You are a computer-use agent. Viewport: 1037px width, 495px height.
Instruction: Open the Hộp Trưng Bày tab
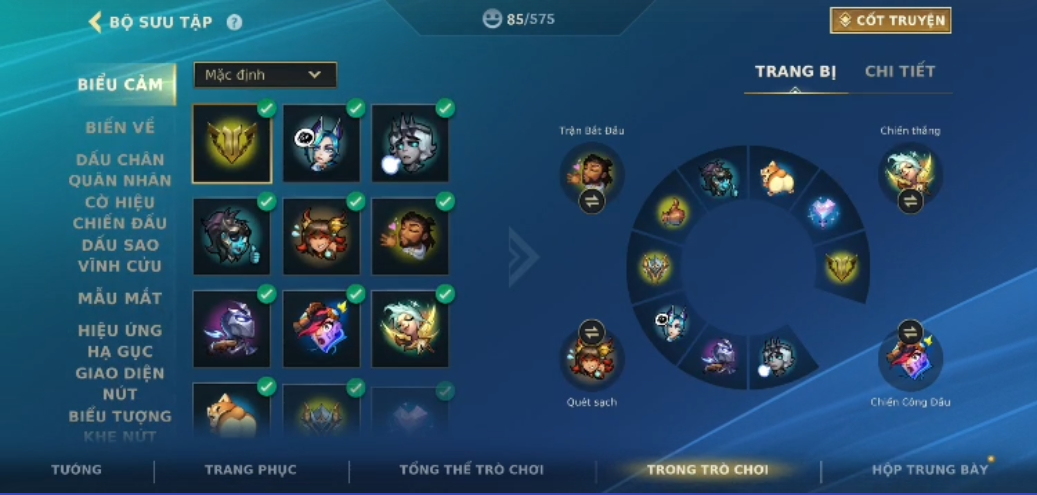tap(929, 470)
